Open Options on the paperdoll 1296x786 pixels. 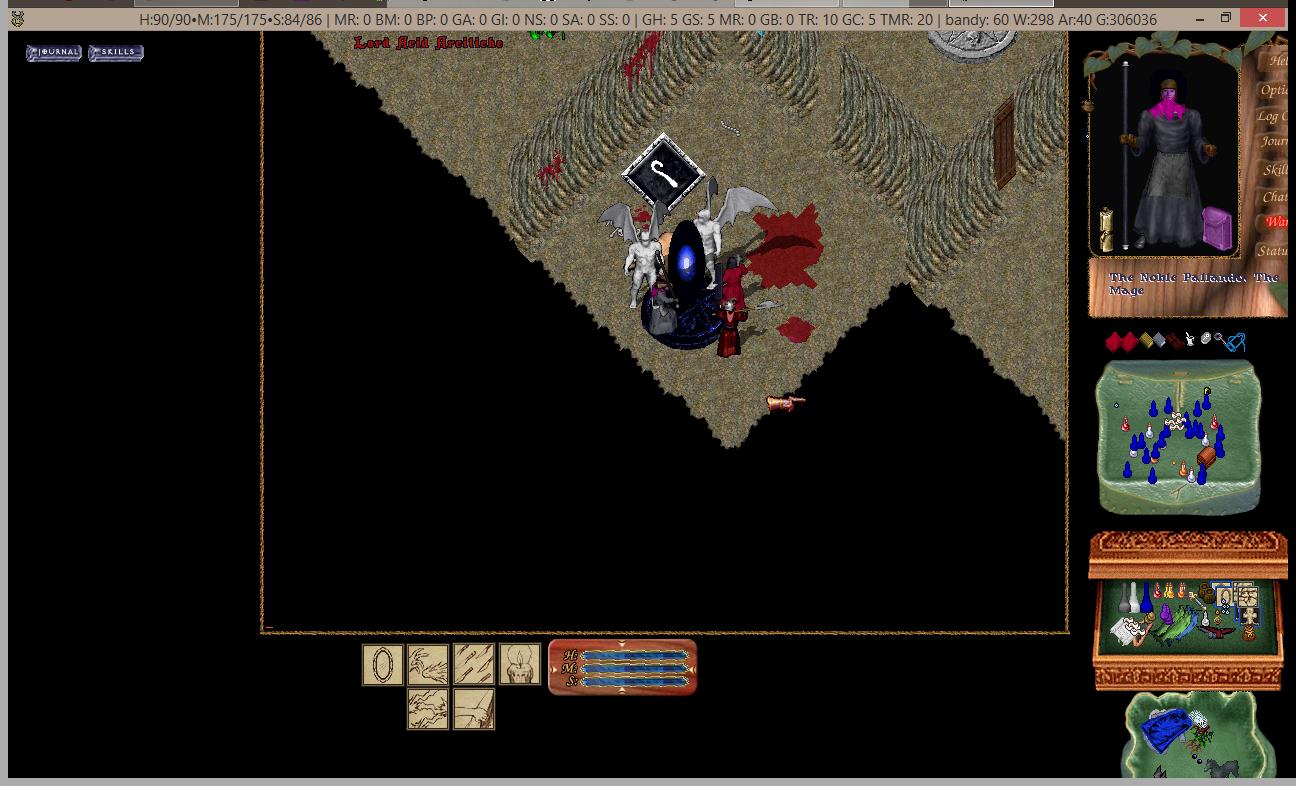pos(1274,89)
